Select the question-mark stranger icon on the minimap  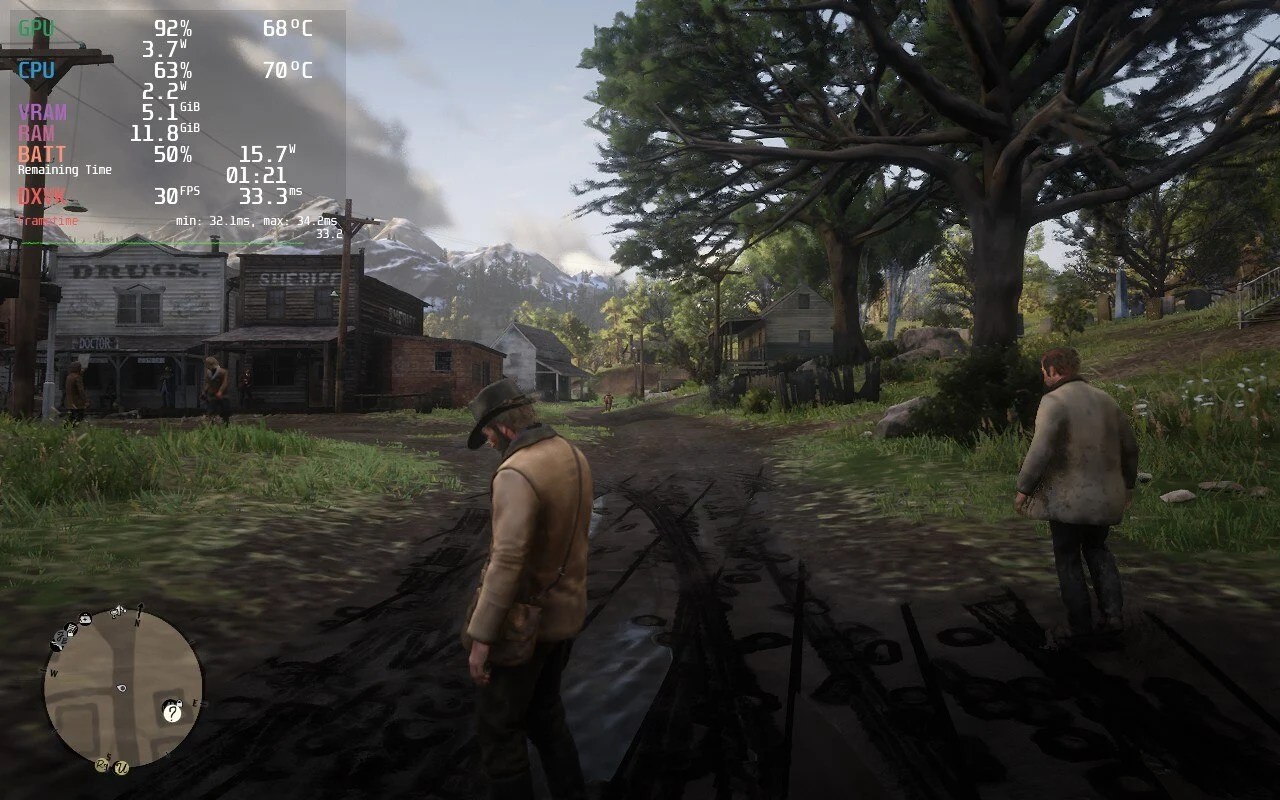(x=172, y=713)
